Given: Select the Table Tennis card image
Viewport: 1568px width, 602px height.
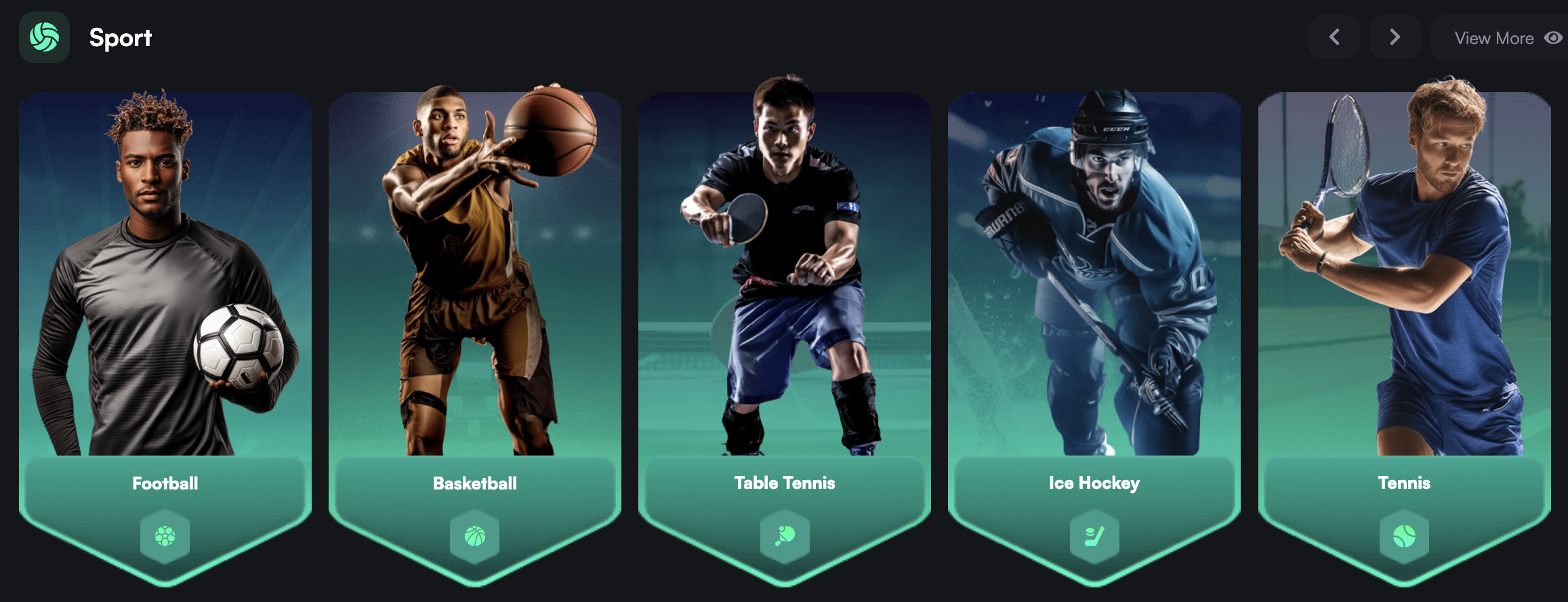Looking at the screenshot, I should 785,271.
